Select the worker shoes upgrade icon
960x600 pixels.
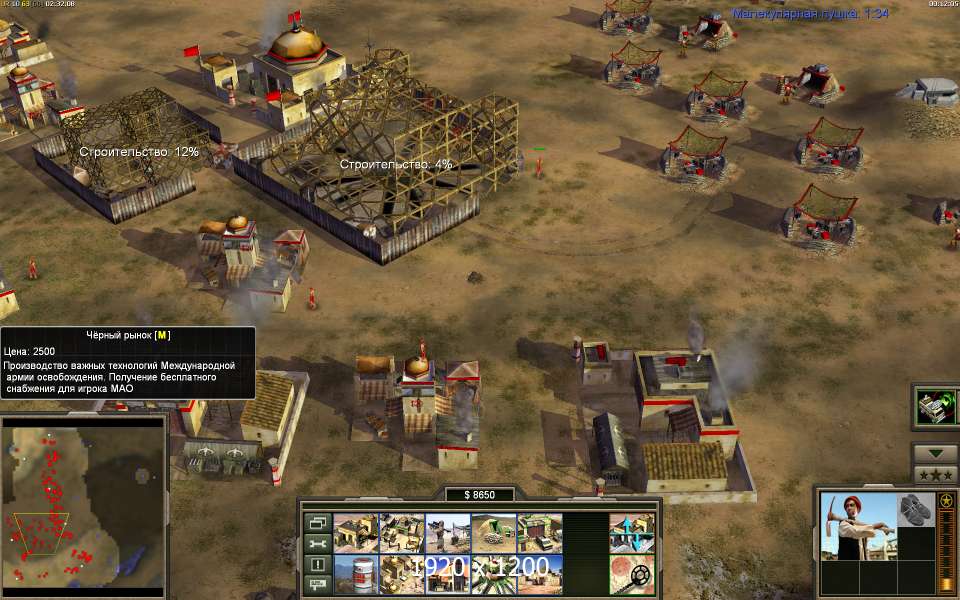(x=915, y=508)
